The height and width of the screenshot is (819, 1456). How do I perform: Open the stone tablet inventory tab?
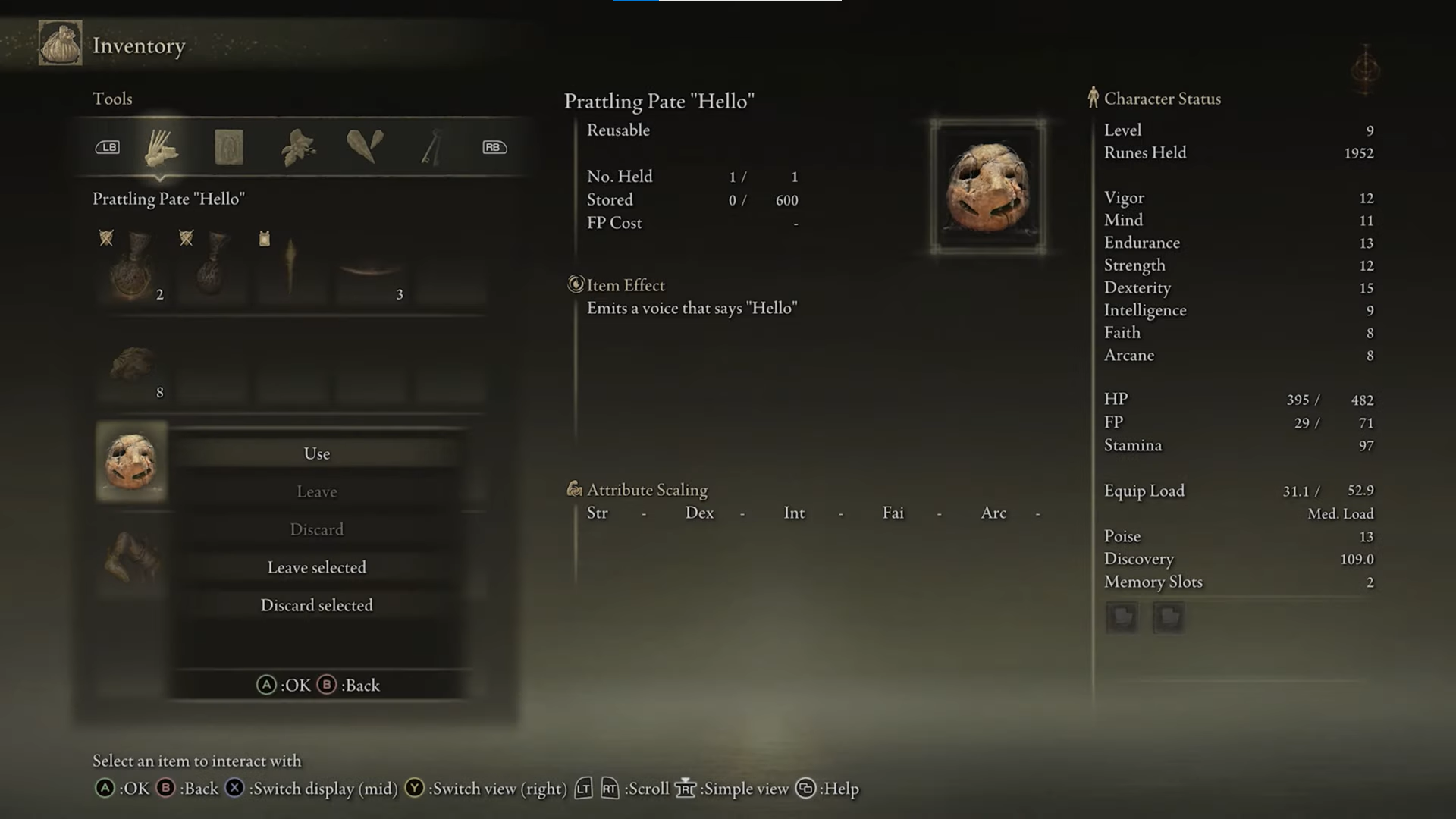pyautogui.click(x=228, y=147)
